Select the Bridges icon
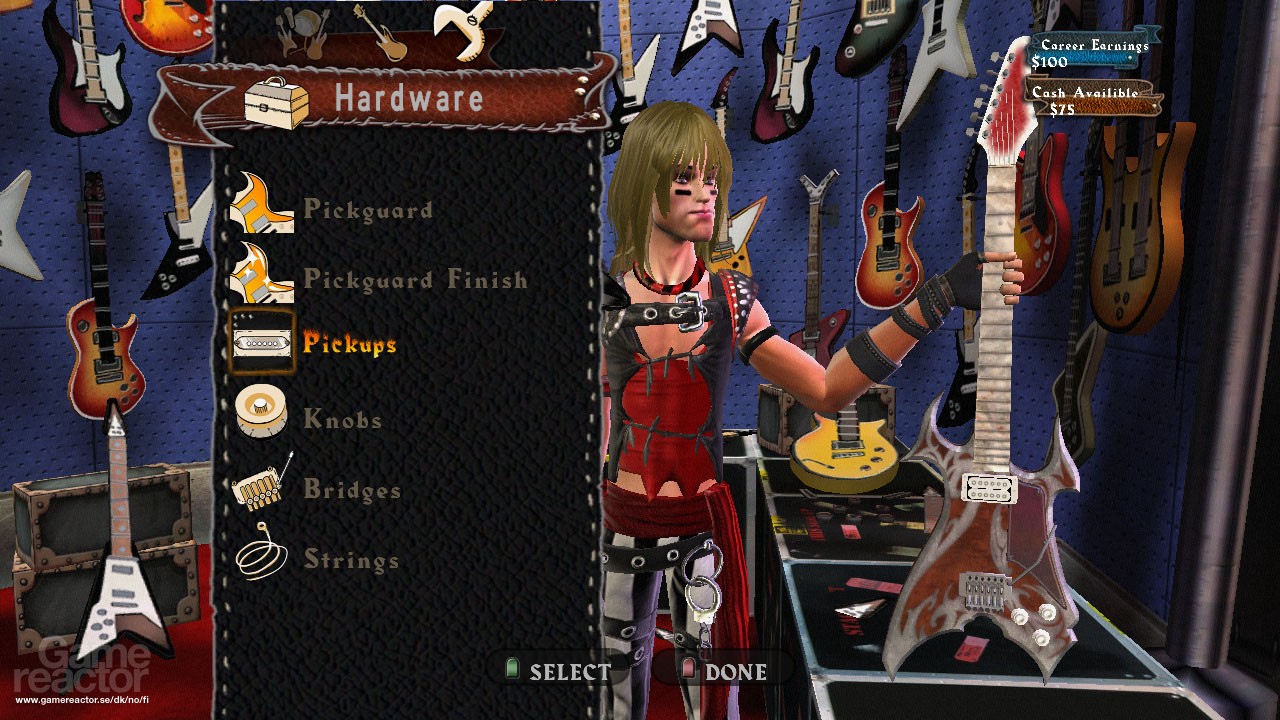The width and height of the screenshot is (1280, 720). tap(262, 488)
